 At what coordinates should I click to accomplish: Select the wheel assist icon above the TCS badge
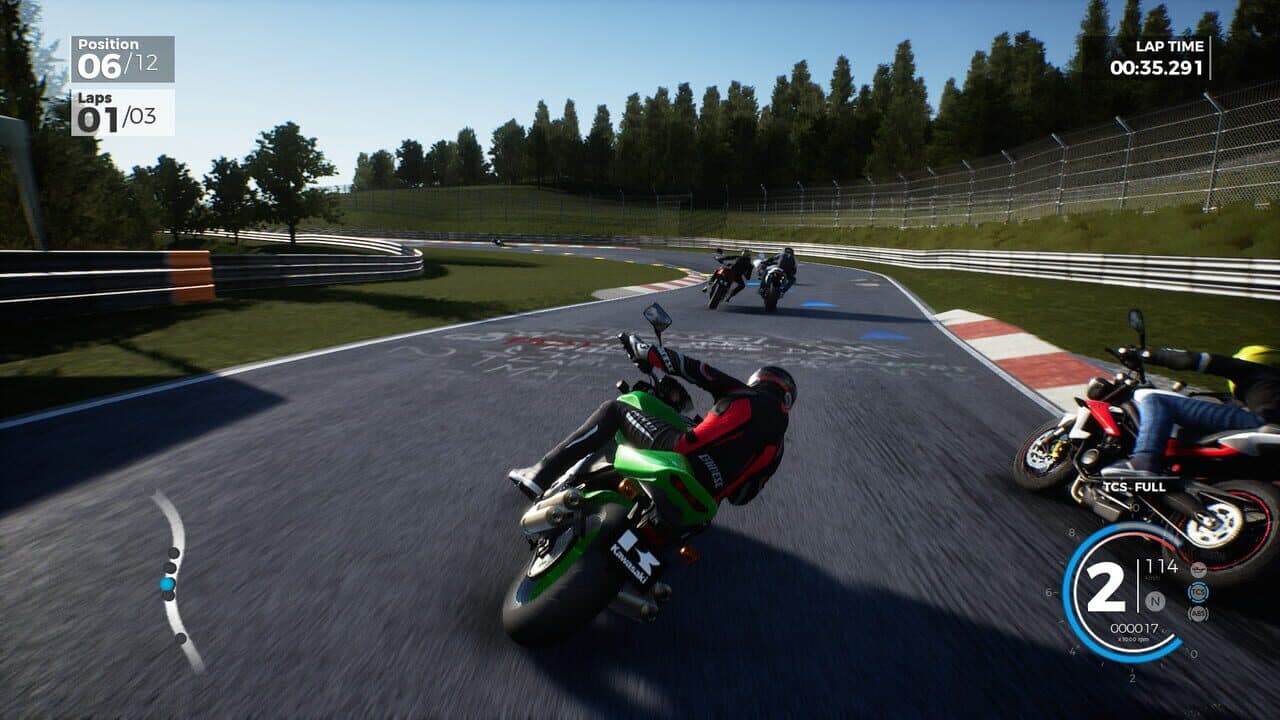(x=1198, y=568)
